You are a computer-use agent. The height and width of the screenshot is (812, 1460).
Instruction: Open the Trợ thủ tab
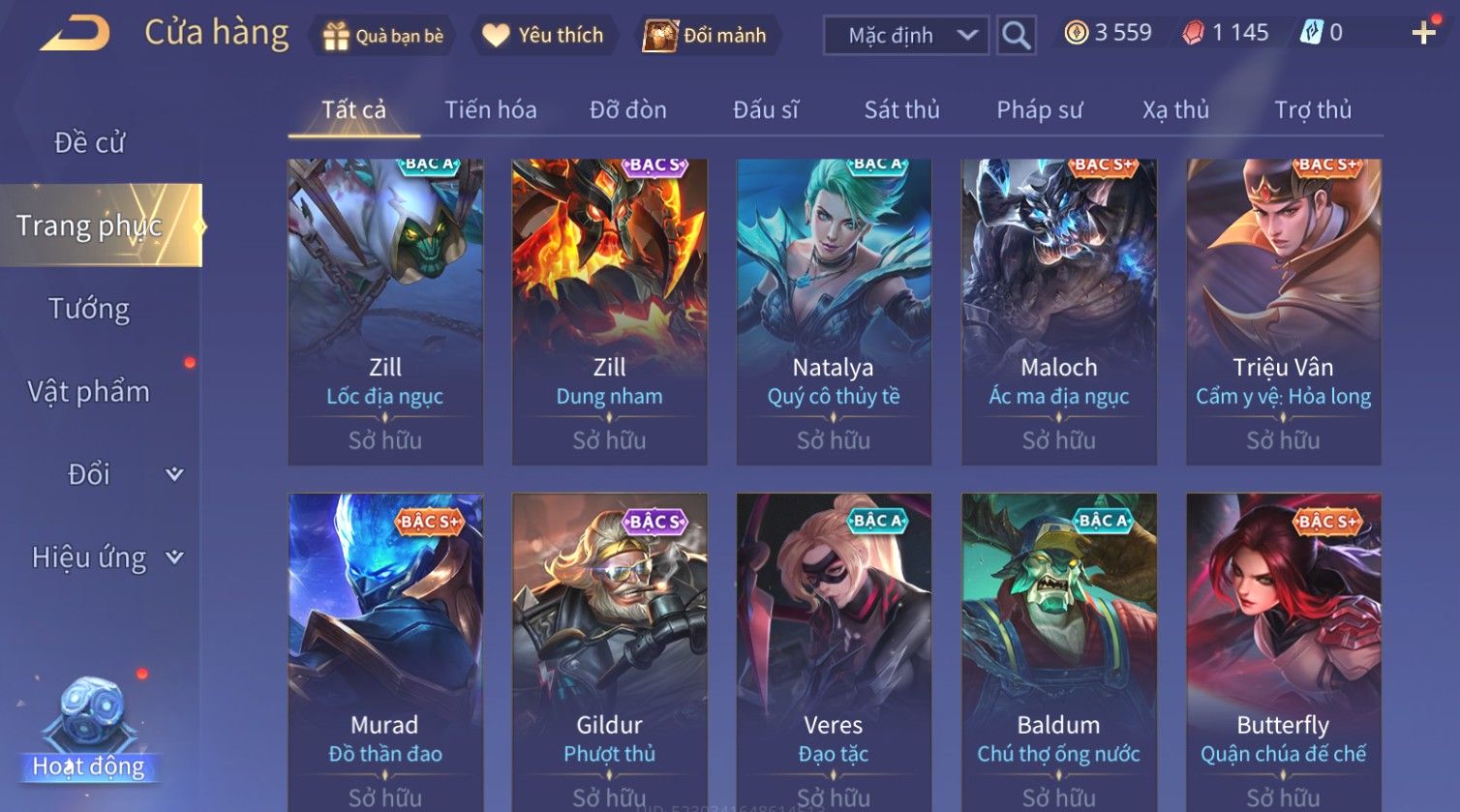click(x=1312, y=110)
